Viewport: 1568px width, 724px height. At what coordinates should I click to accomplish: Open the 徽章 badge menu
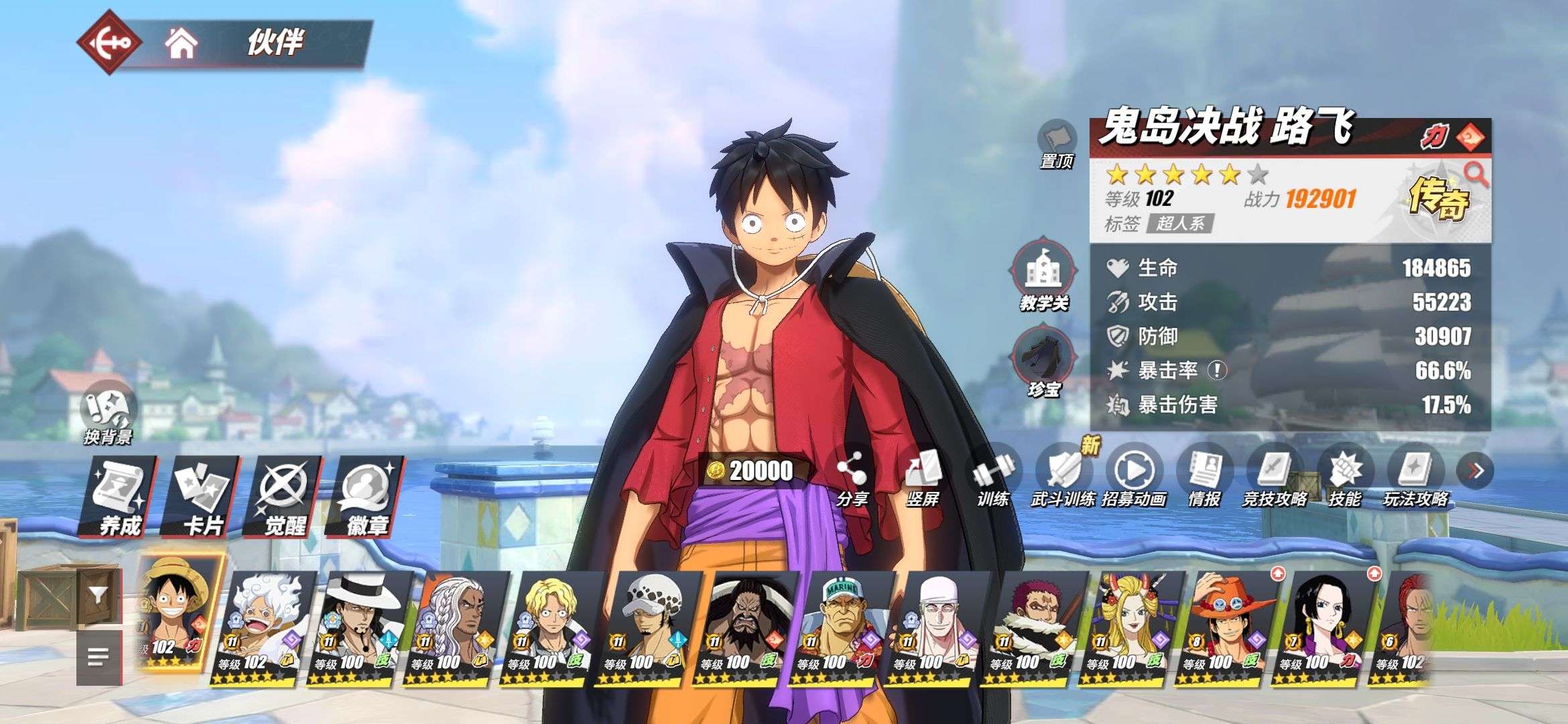367,496
